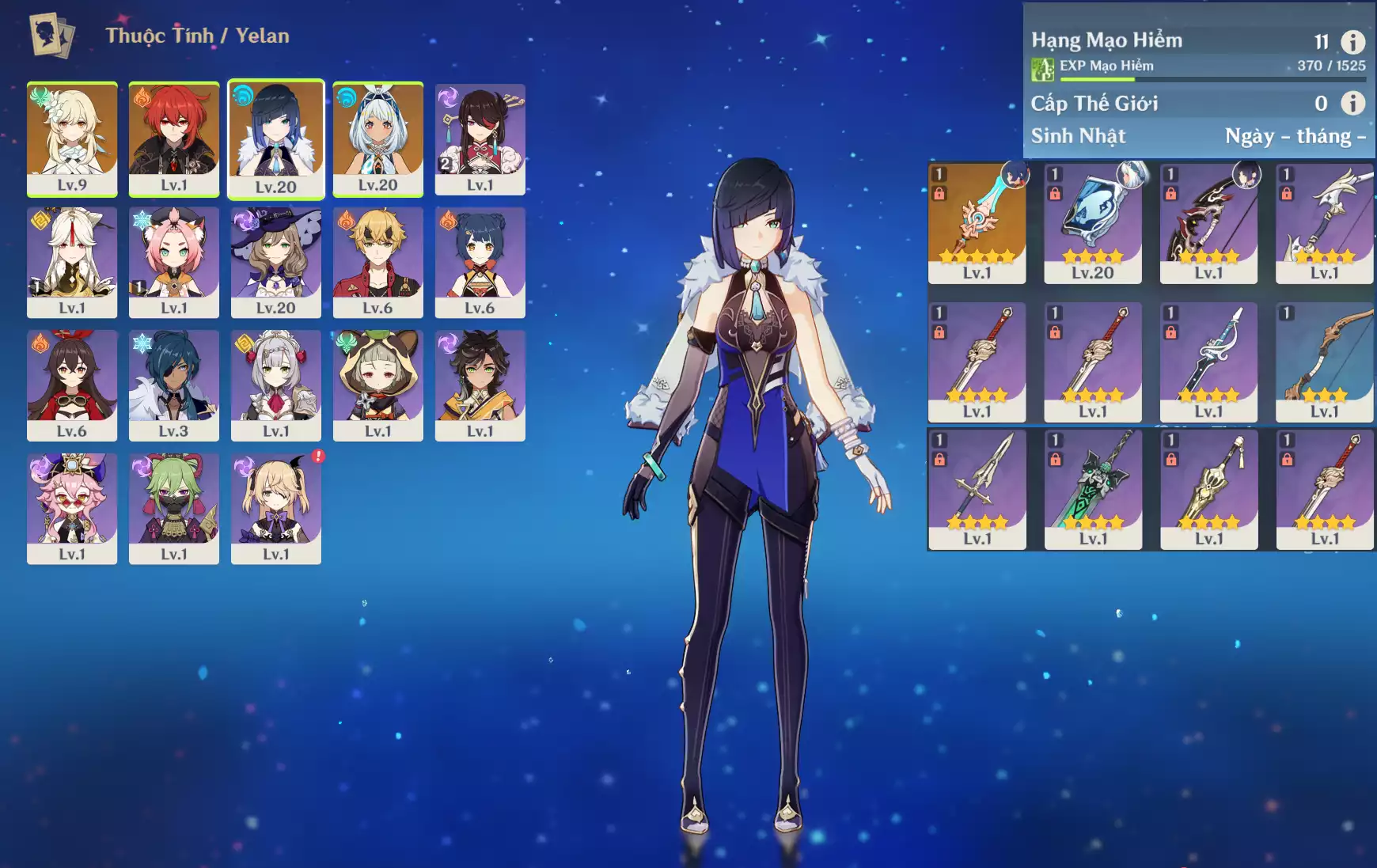Choose Diluc's red-haired portrait
The width and height of the screenshot is (1377, 868).
(x=174, y=138)
